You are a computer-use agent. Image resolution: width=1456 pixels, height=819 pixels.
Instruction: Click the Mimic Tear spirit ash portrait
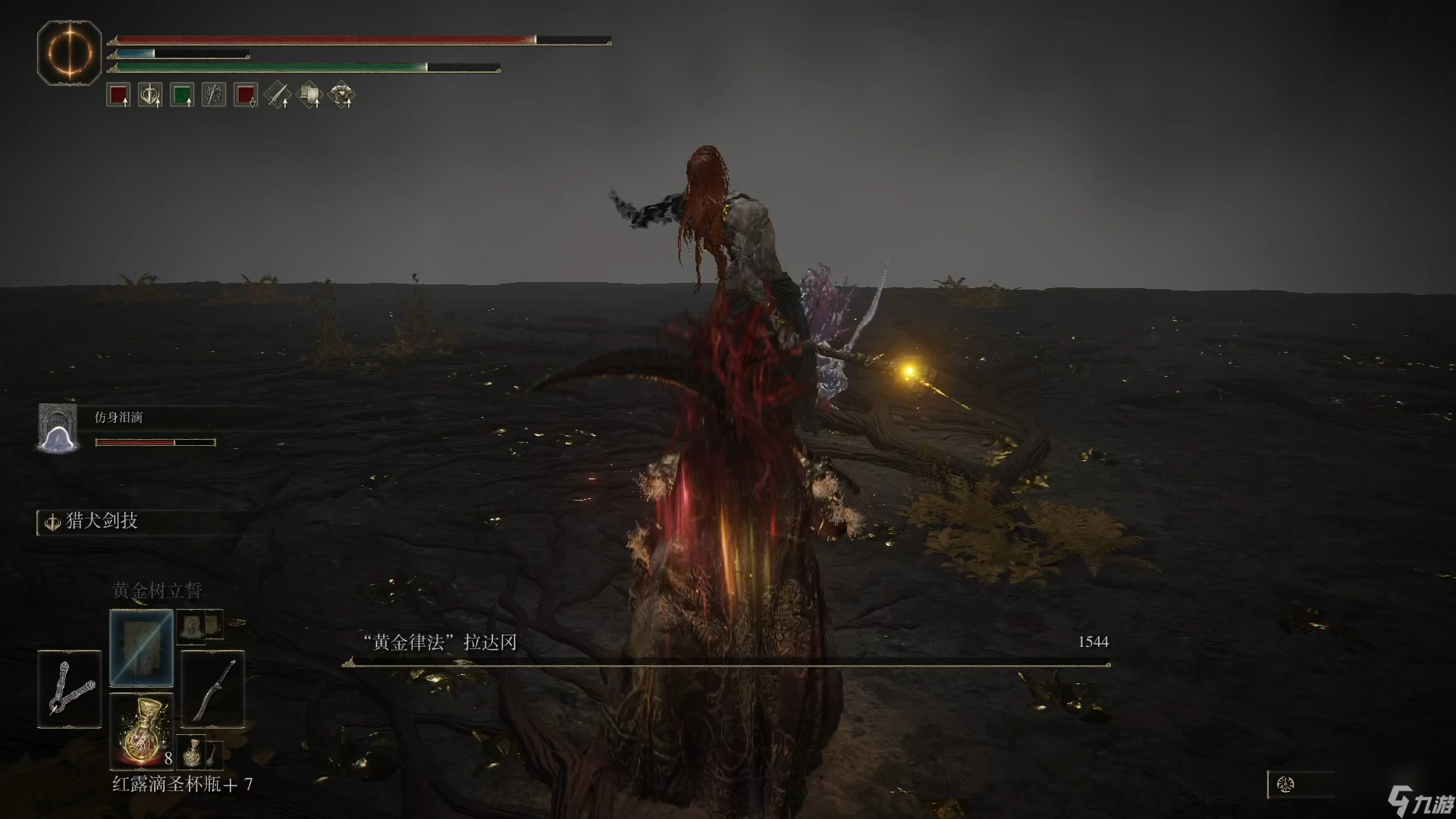pyautogui.click(x=58, y=428)
